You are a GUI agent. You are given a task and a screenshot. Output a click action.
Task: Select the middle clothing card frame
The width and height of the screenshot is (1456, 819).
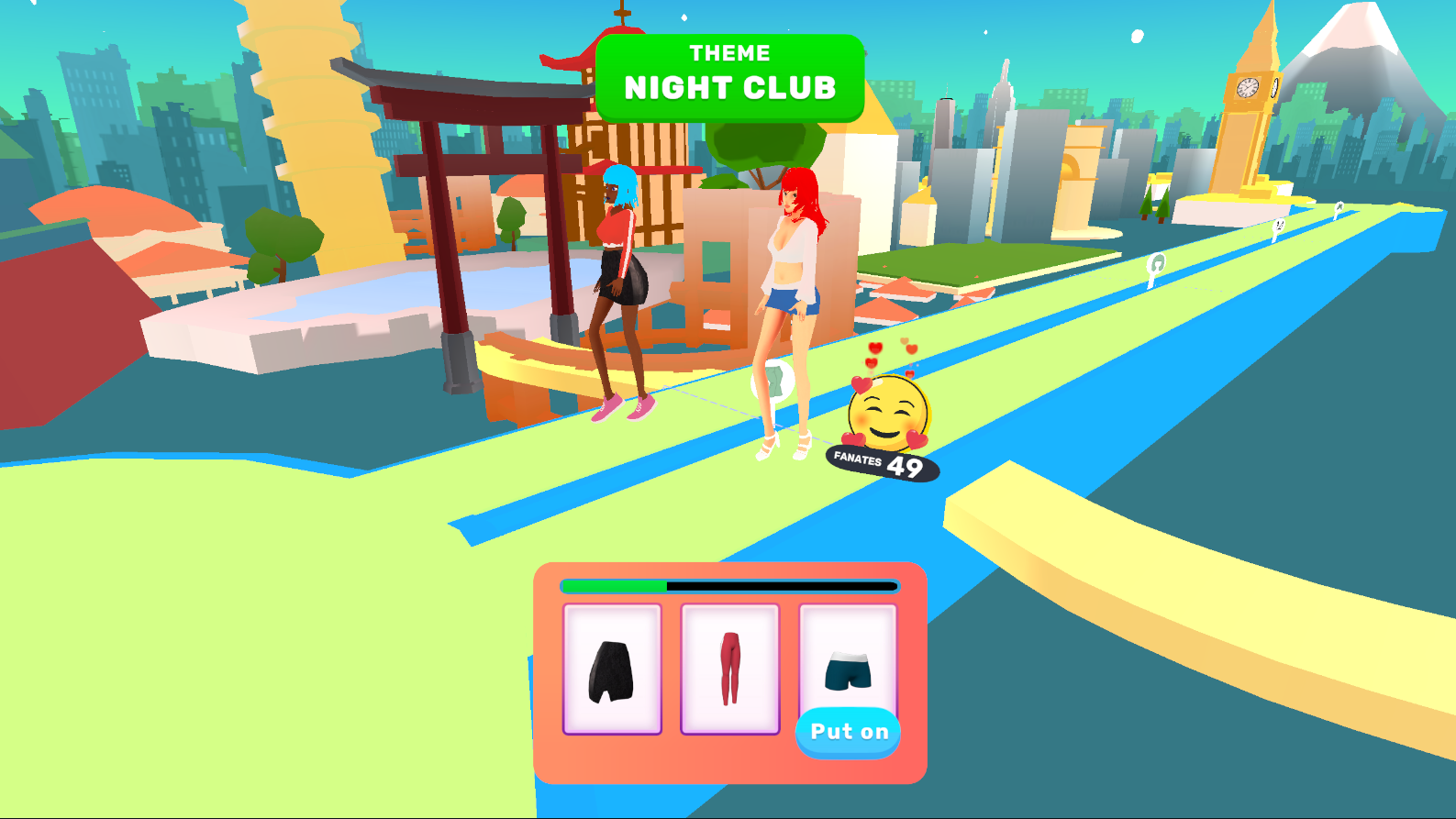point(729,665)
